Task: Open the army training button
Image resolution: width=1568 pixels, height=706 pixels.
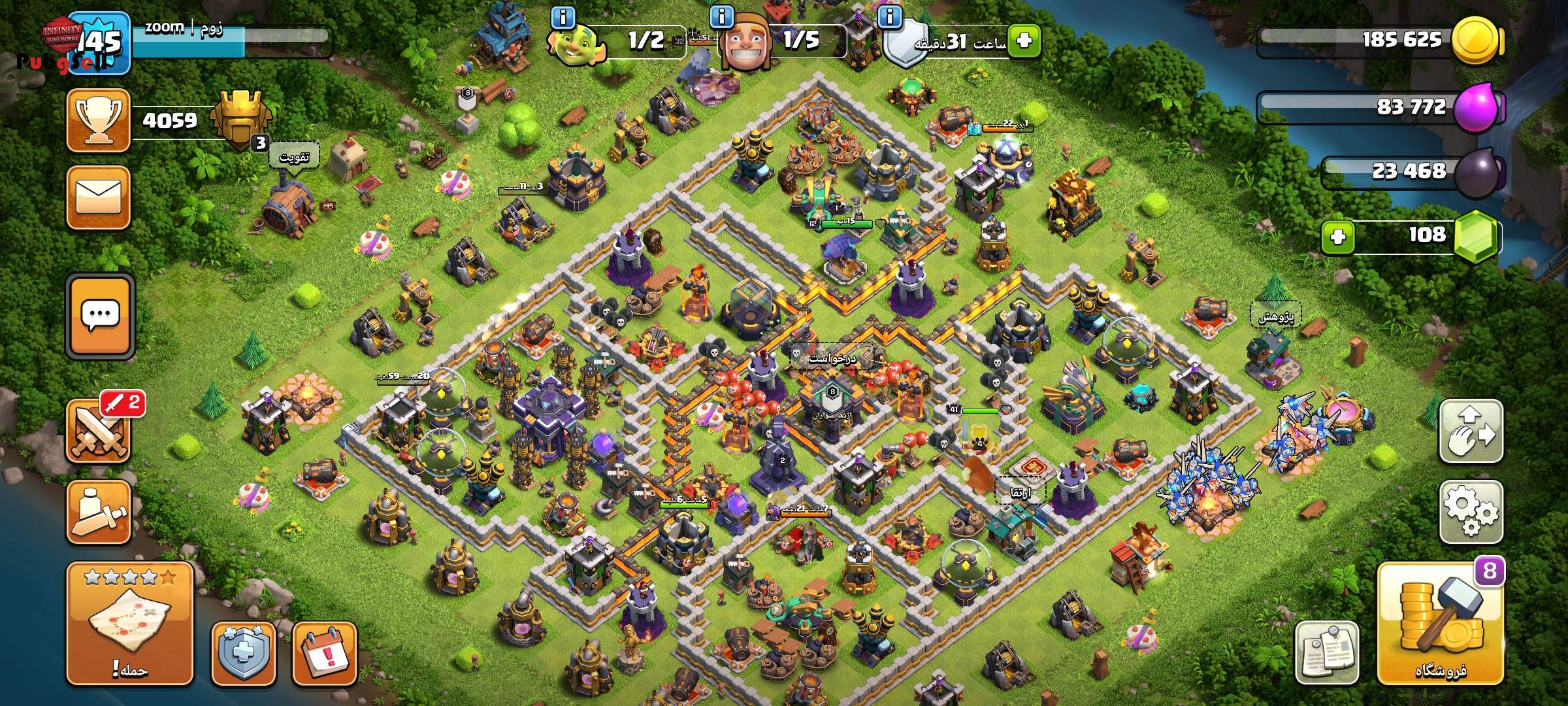Action: (99, 513)
